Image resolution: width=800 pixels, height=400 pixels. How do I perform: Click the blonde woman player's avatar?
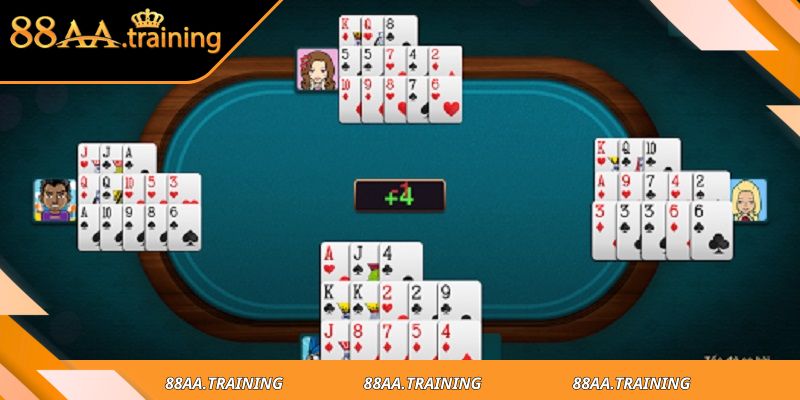tap(747, 201)
